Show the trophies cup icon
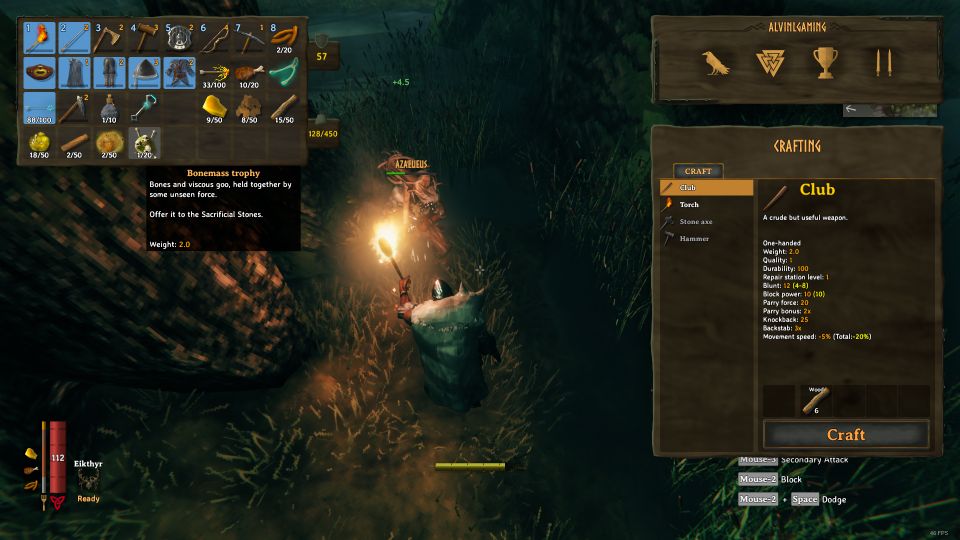 click(825, 64)
